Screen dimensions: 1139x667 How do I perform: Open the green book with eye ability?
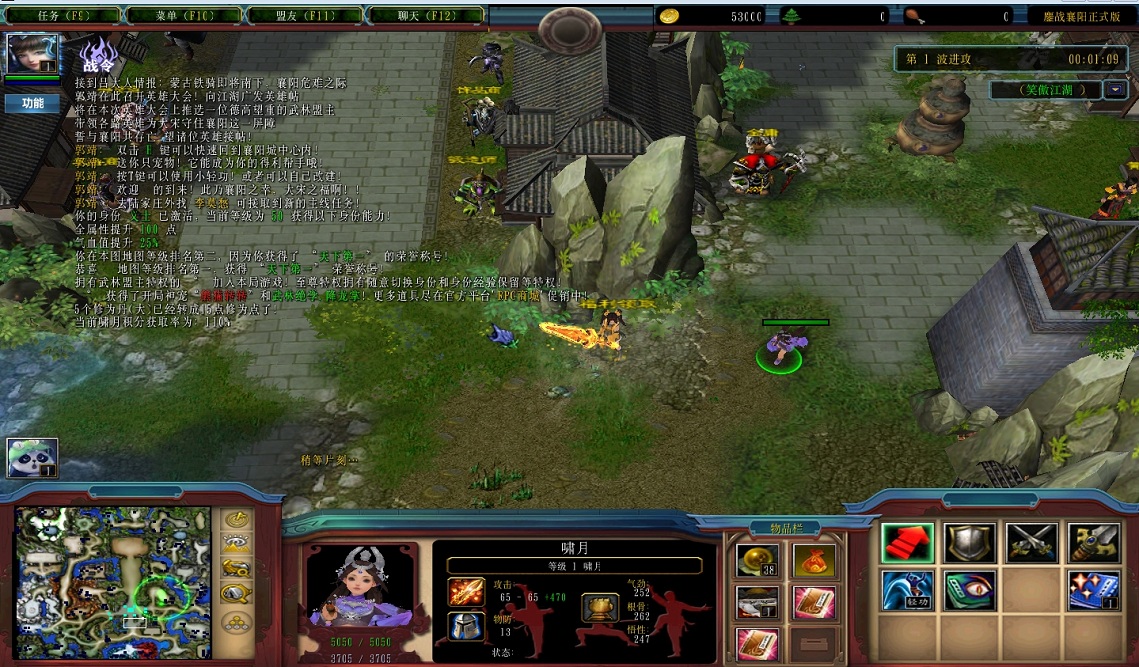[969, 590]
